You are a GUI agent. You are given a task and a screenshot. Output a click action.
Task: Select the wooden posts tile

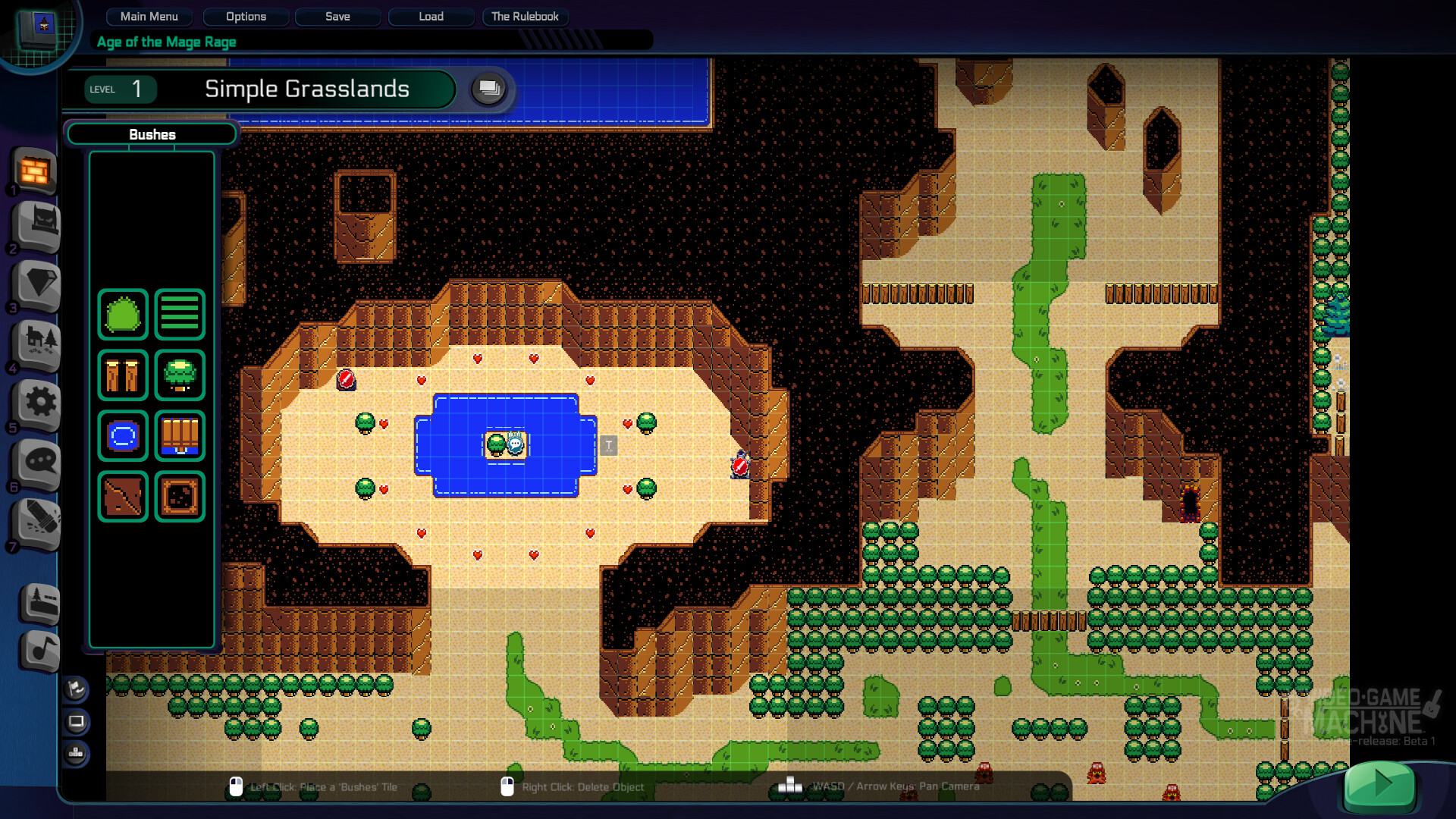coord(123,375)
